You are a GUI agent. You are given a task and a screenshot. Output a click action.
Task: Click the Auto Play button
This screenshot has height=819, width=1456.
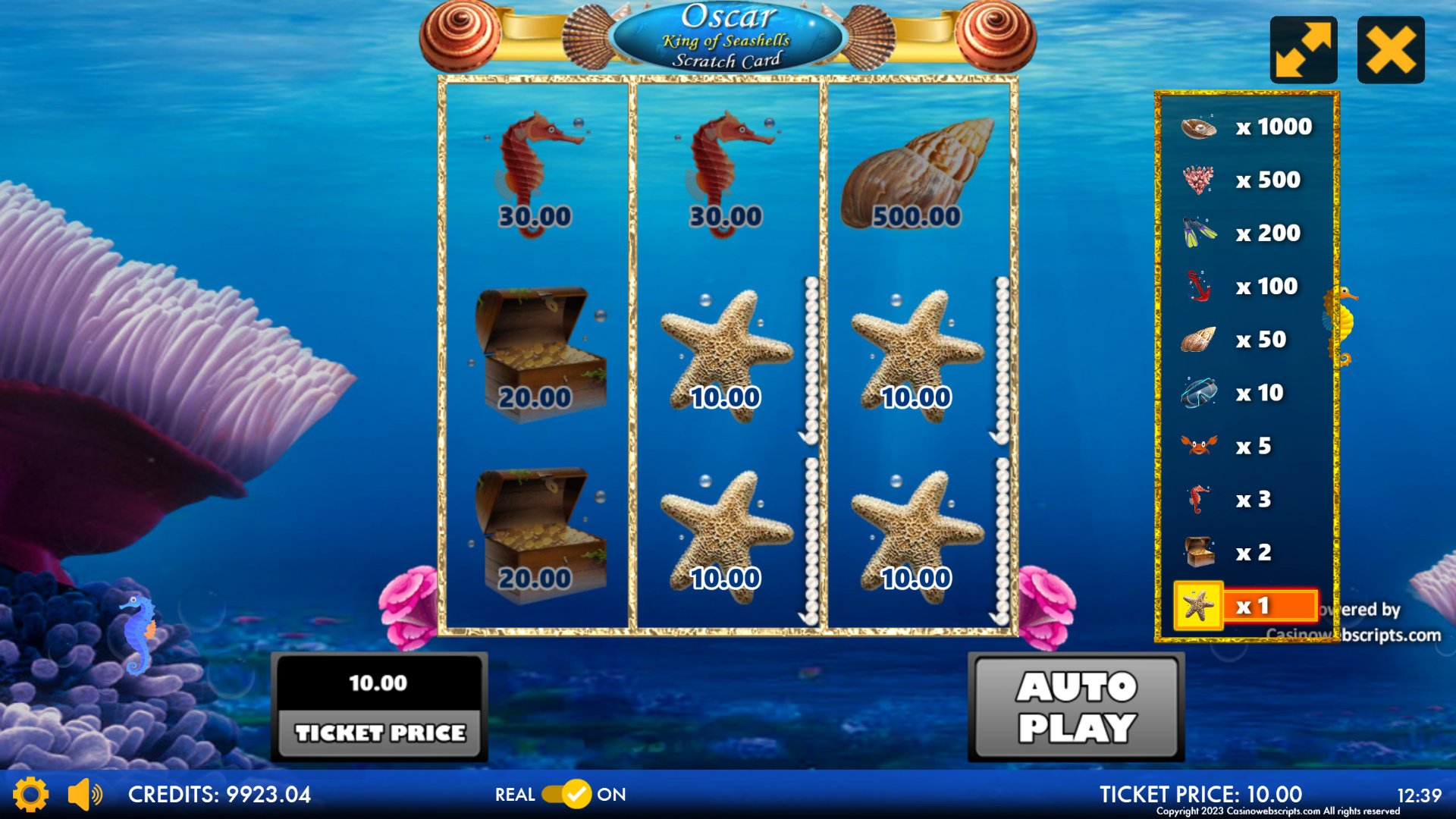1076,707
